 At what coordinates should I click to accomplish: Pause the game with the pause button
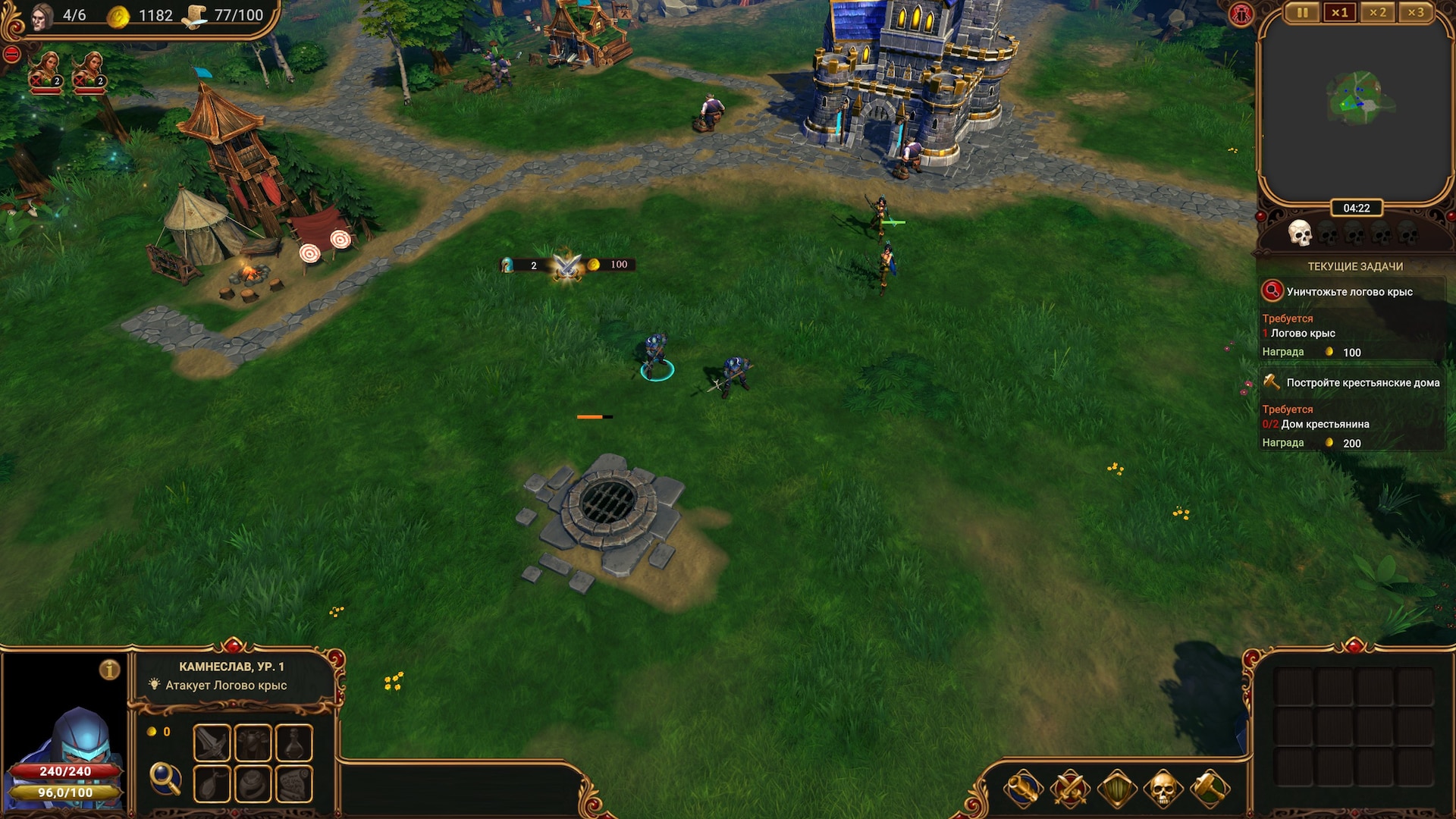coord(1302,13)
